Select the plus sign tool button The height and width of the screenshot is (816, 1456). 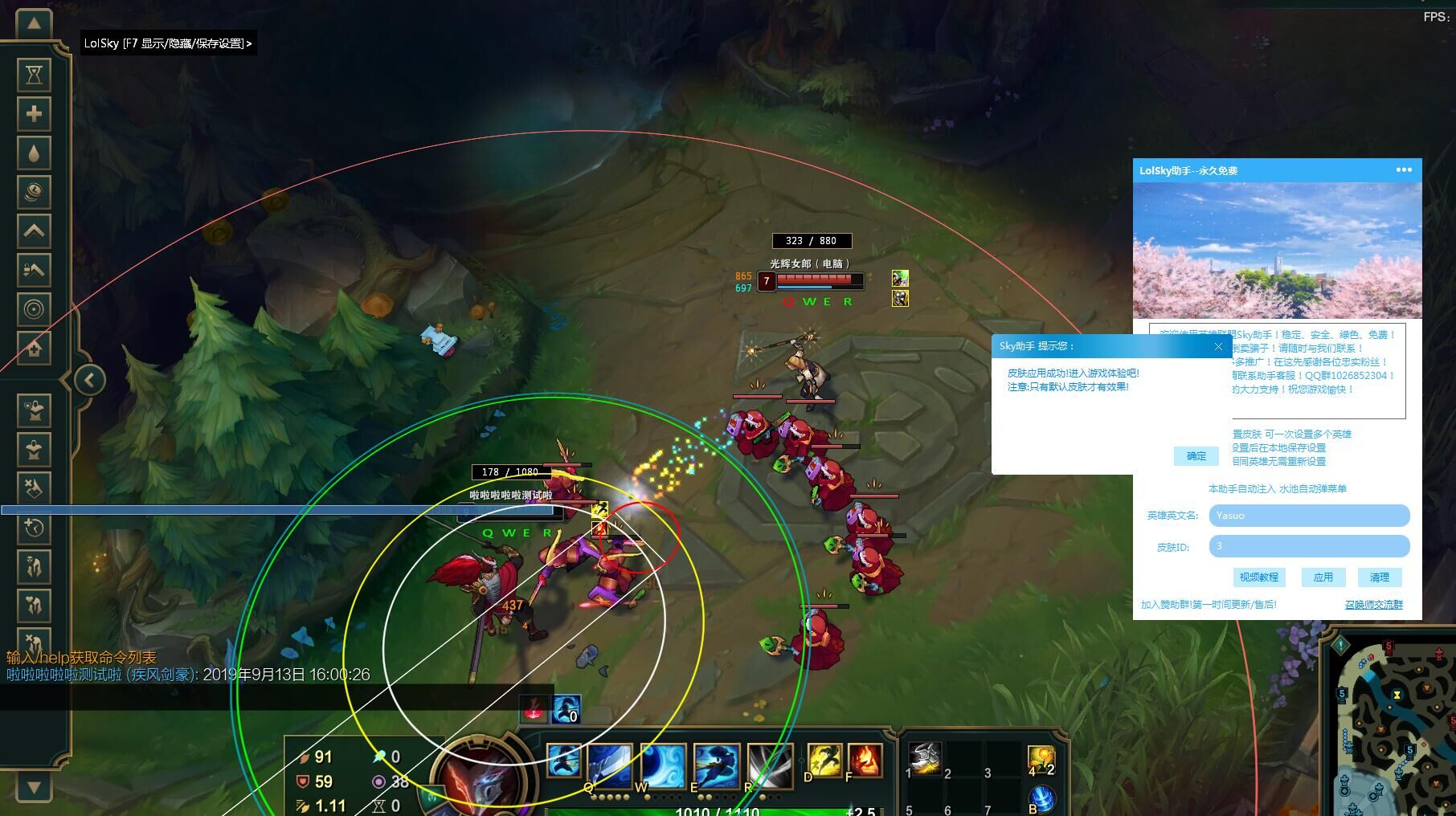(x=34, y=114)
